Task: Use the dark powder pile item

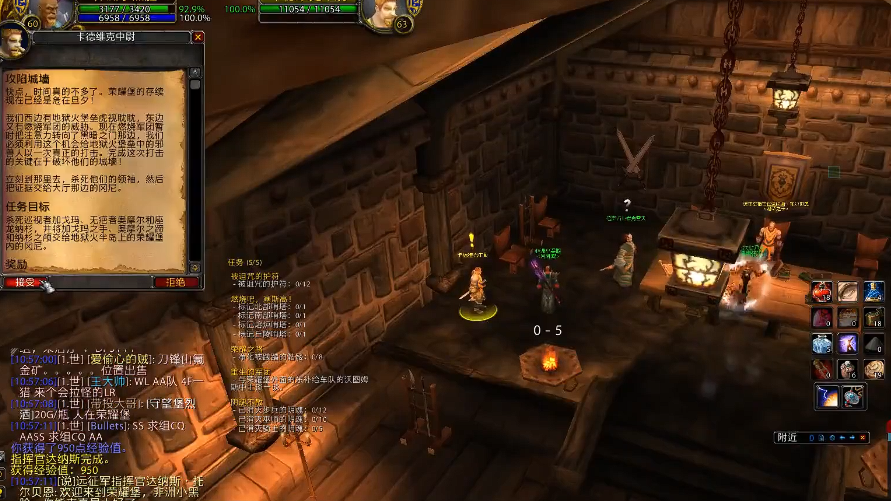Action: pos(873,343)
